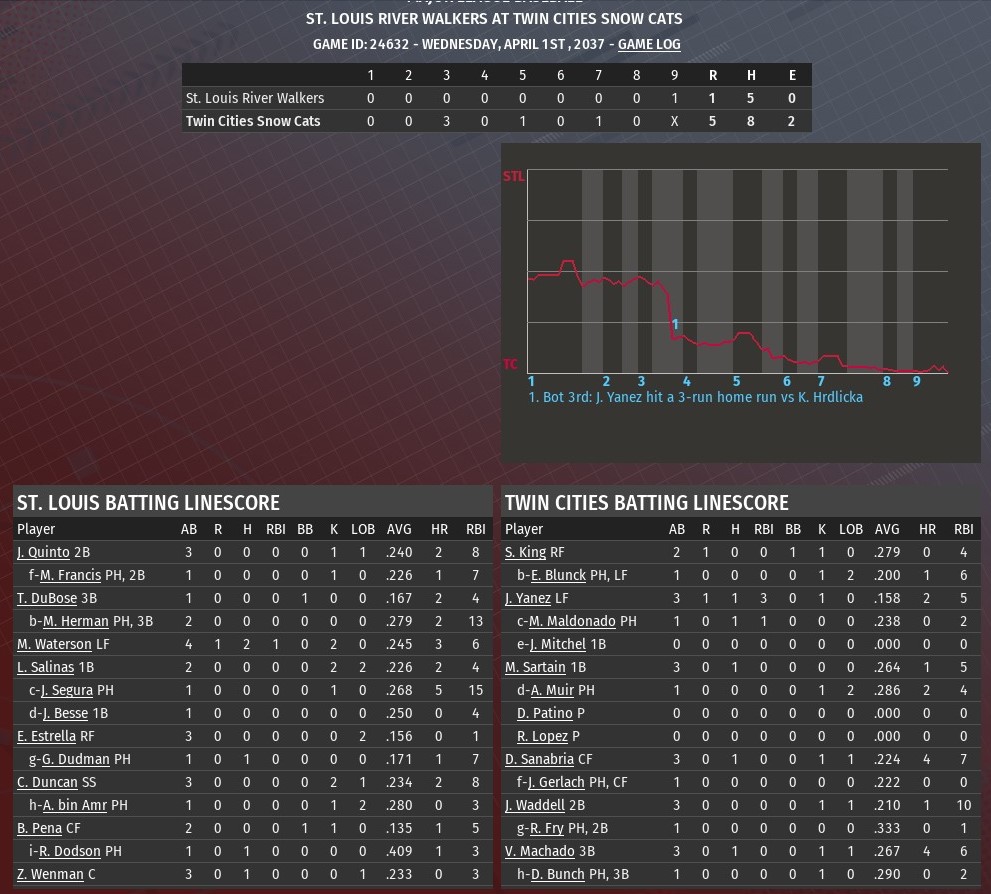991x894 pixels.
Task: Click M. Sartain's name link
Action: tap(536, 667)
